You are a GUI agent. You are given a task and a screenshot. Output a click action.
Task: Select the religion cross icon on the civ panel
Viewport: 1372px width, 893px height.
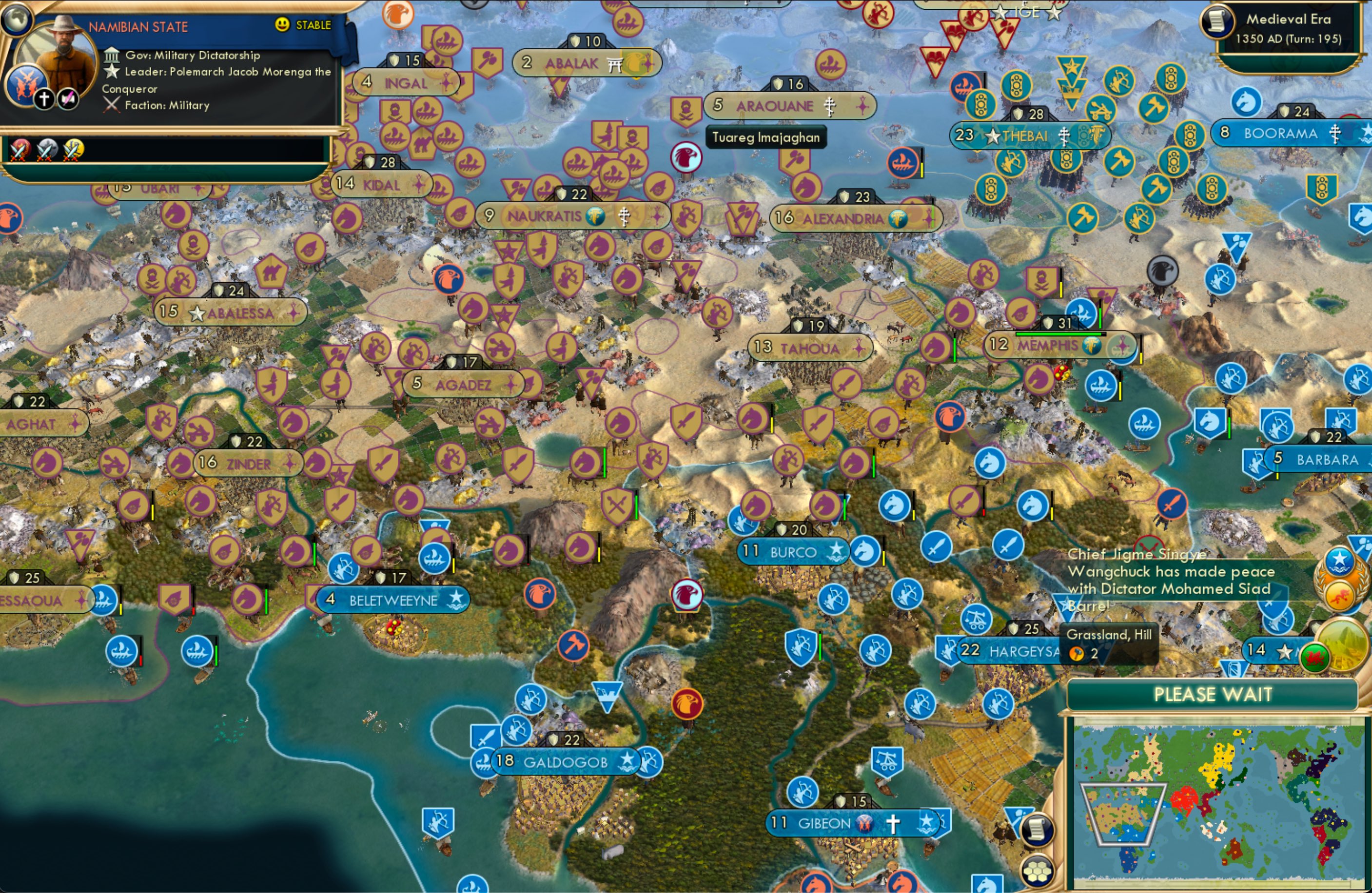tap(44, 99)
